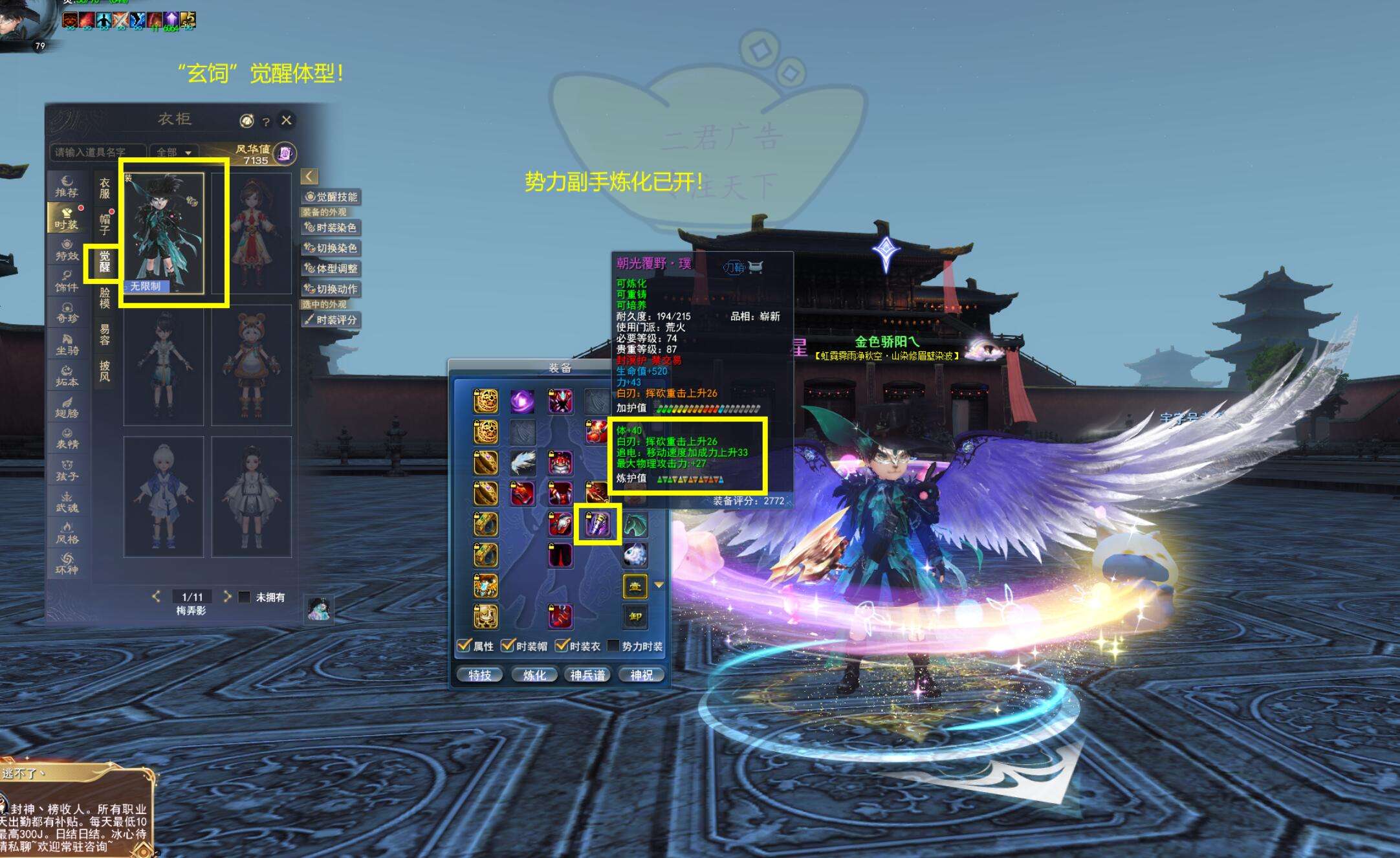The image size is (1400, 858).
Task: Open the 全部 filter dropdown
Action: tap(174, 153)
